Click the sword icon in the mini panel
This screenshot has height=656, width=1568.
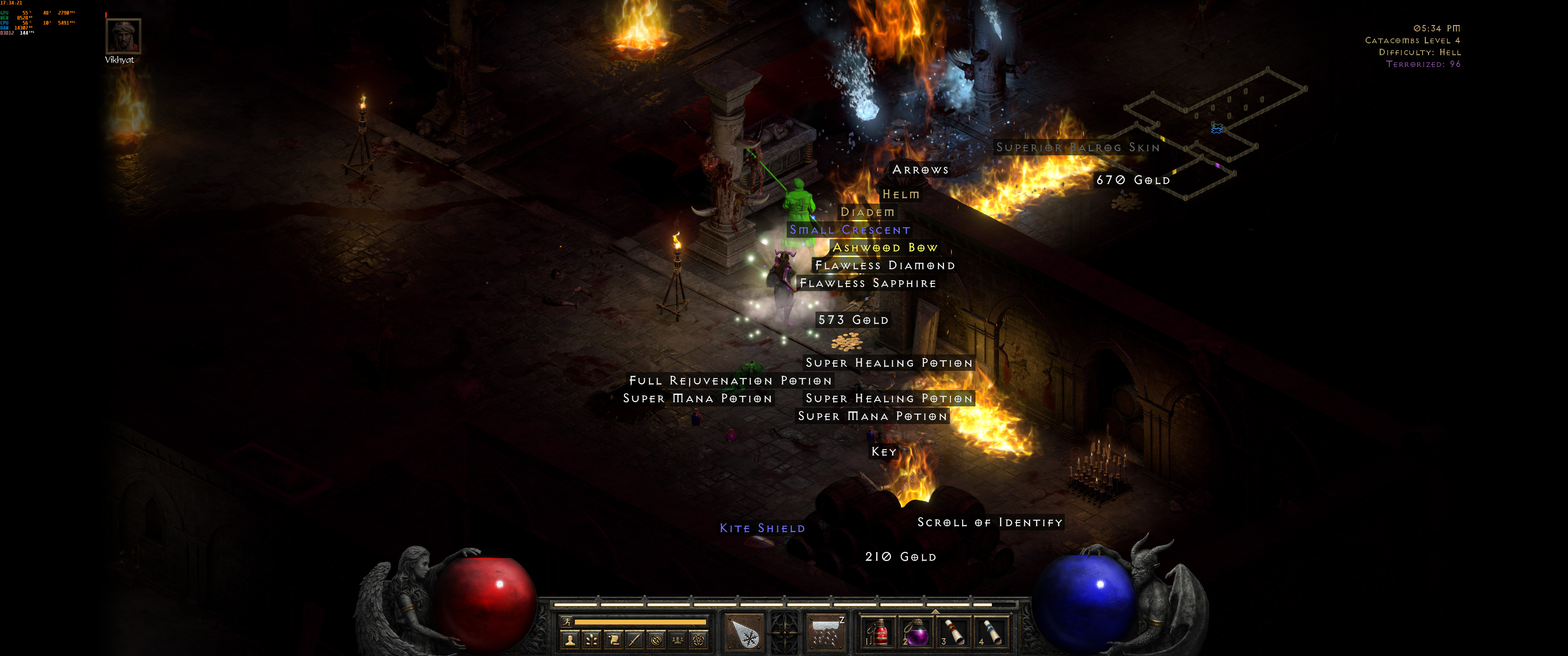tap(635, 640)
